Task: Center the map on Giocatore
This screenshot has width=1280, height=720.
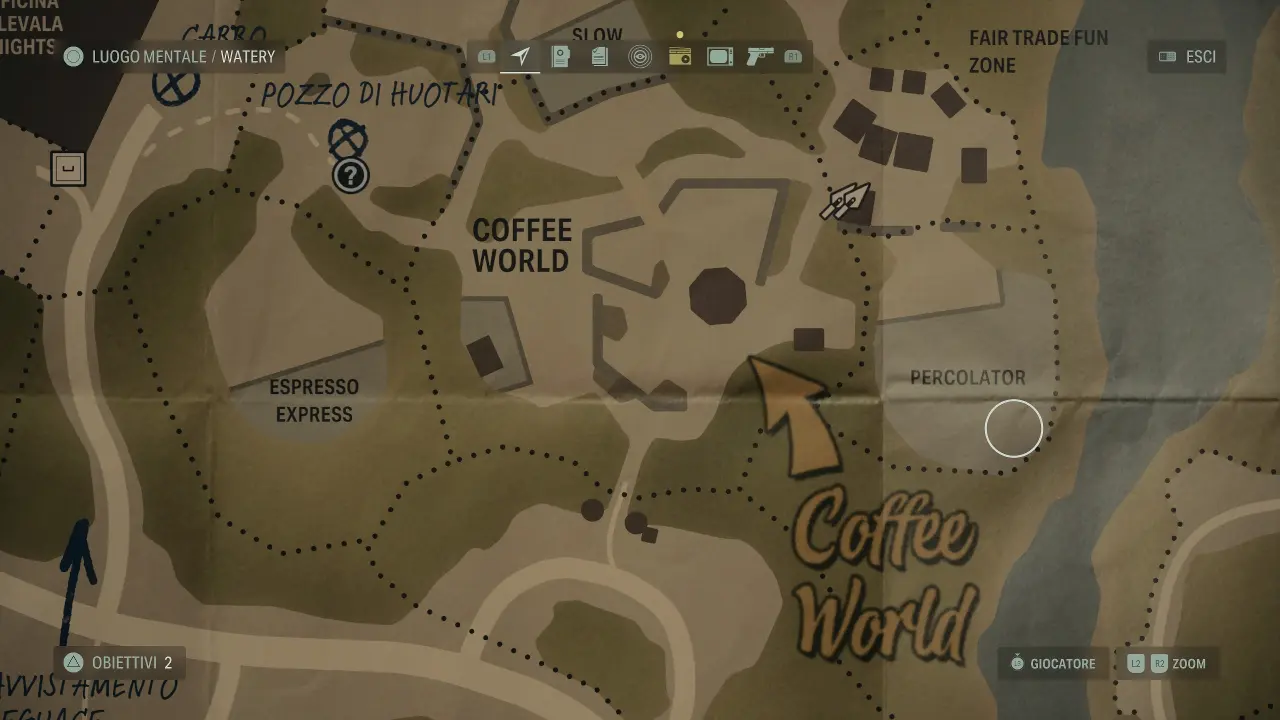Action: [x=1052, y=663]
